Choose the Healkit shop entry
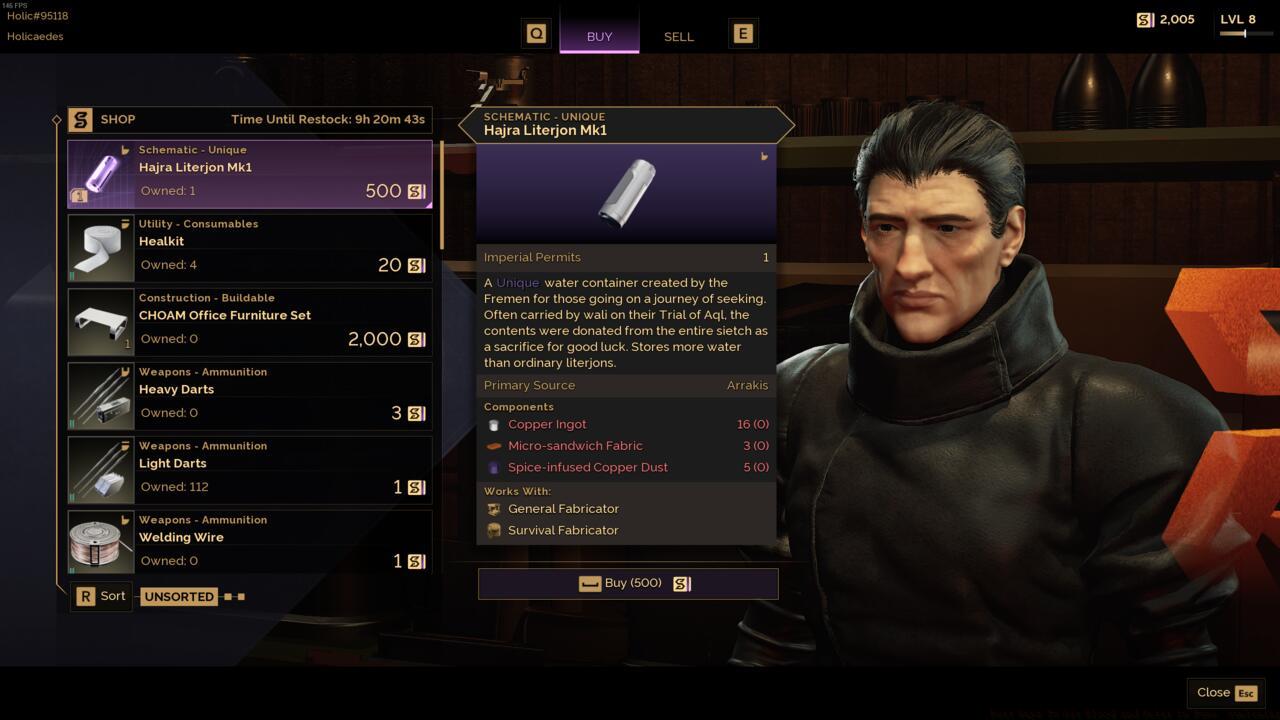1280x720 pixels. 250,249
